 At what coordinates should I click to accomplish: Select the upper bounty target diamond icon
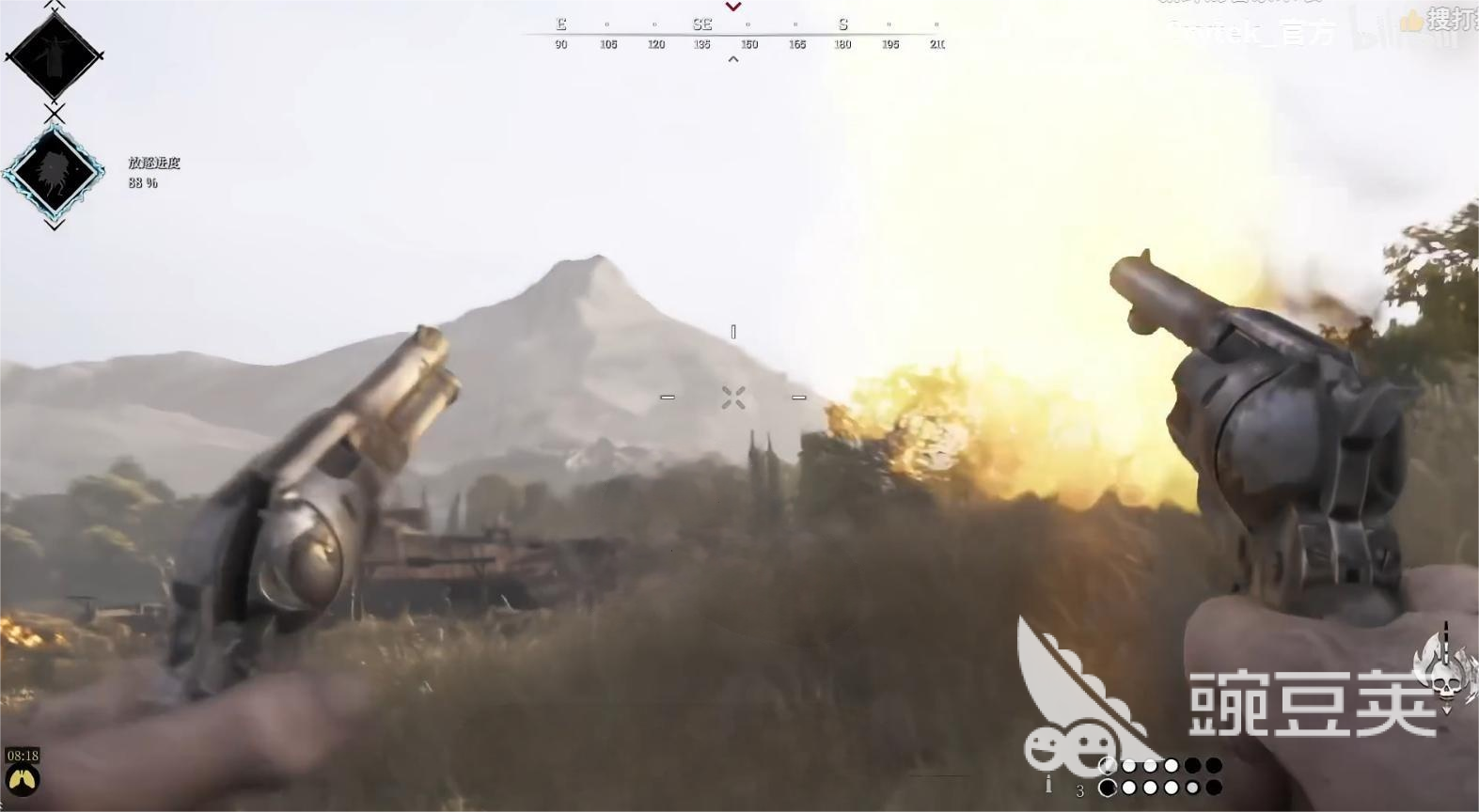(54, 56)
